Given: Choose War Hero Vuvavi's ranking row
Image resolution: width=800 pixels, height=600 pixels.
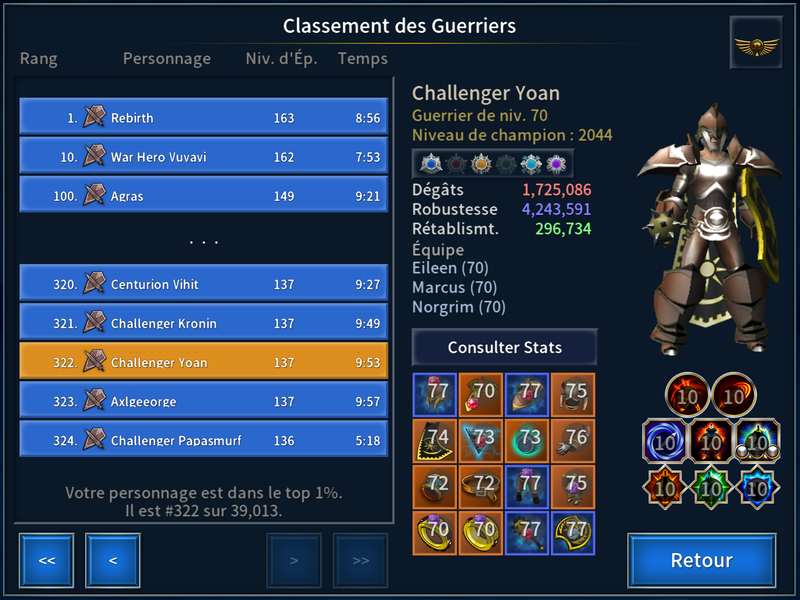Looking at the screenshot, I should tap(203, 156).
